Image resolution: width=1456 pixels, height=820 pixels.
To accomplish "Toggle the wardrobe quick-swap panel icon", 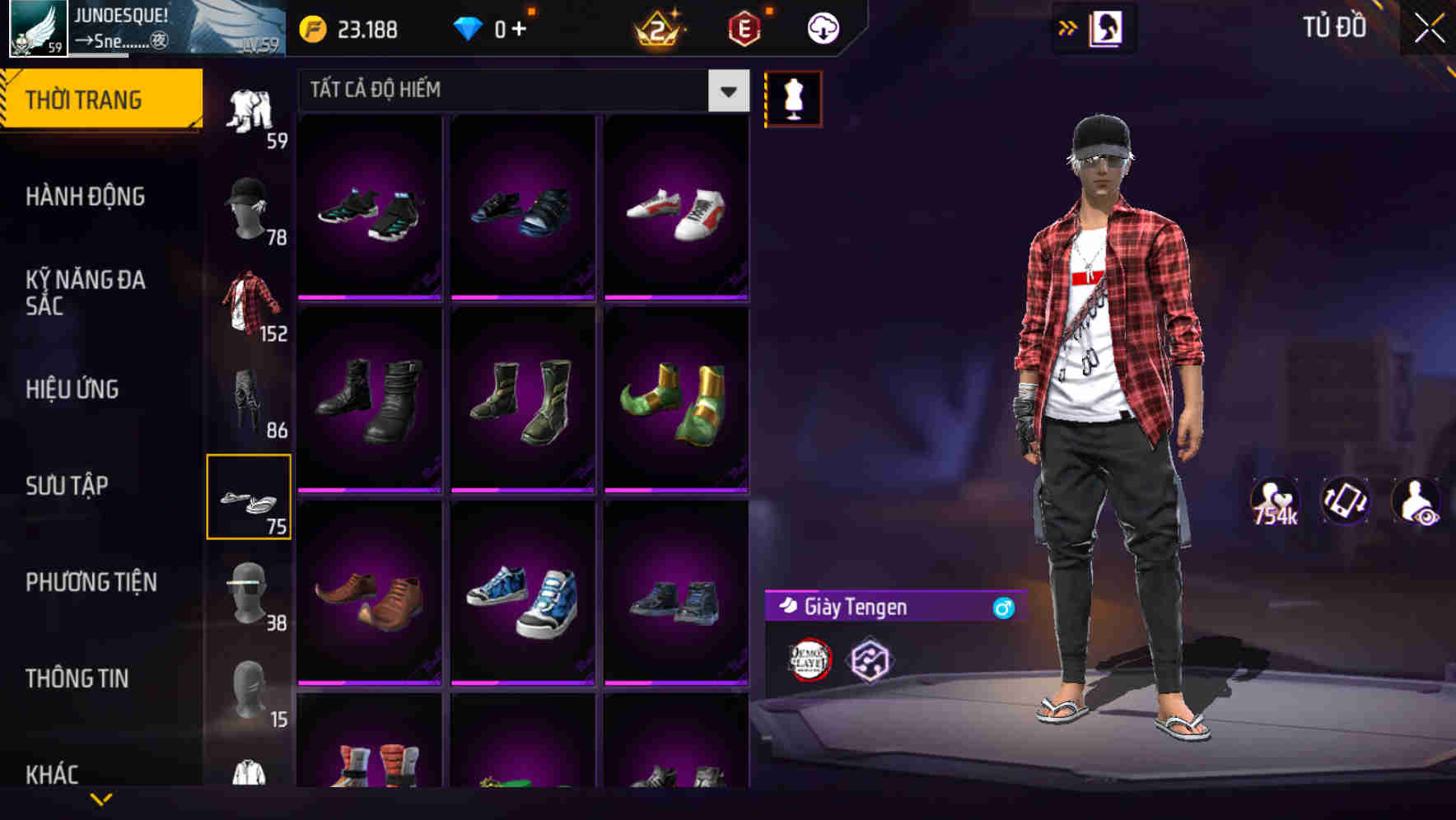I will [x=1108, y=27].
